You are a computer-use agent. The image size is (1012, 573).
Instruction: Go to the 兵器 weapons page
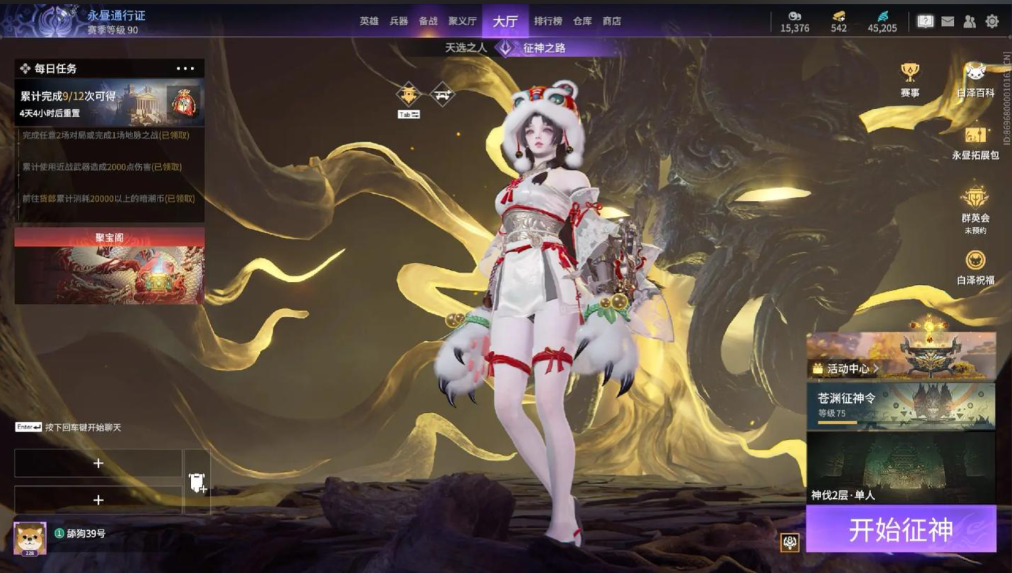click(398, 21)
